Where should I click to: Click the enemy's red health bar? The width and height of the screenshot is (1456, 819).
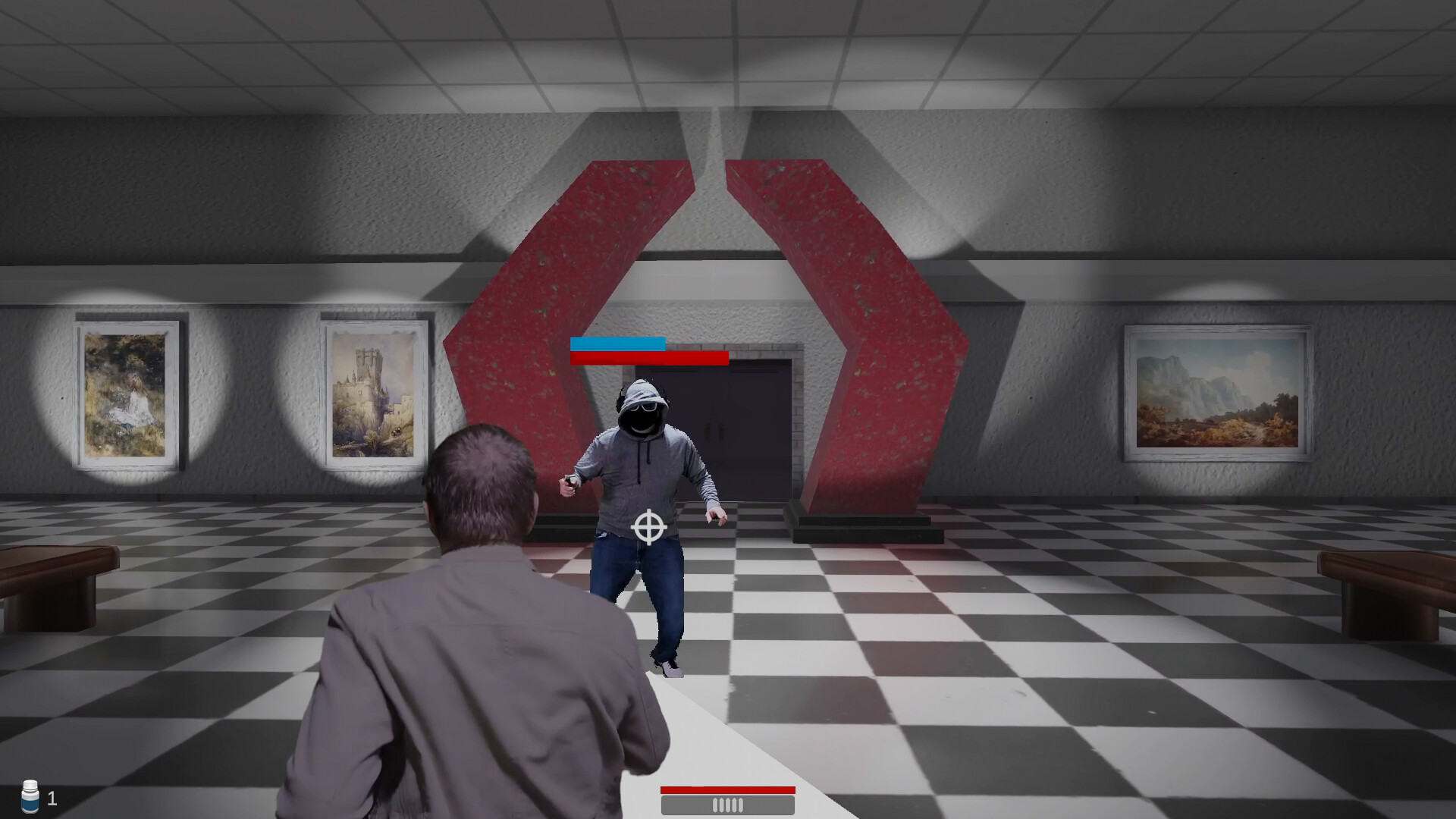pos(648,359)
